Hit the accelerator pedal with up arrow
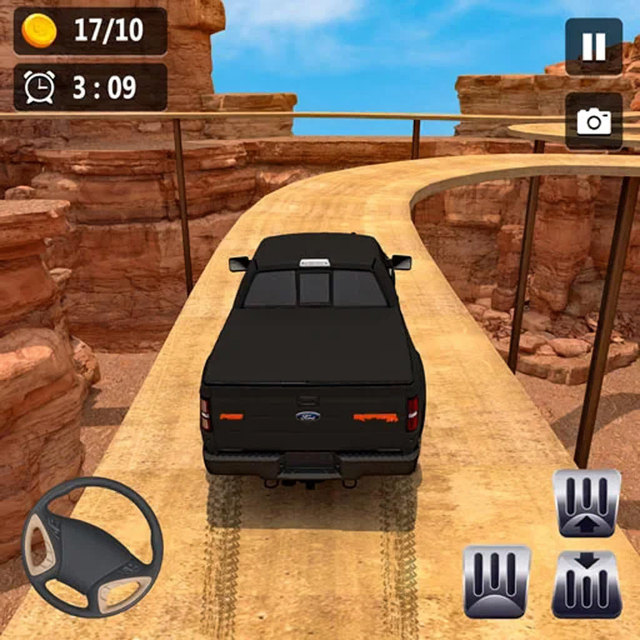Image resolution: width=640 pixels, height=640 pixels. tap(587, 503)
